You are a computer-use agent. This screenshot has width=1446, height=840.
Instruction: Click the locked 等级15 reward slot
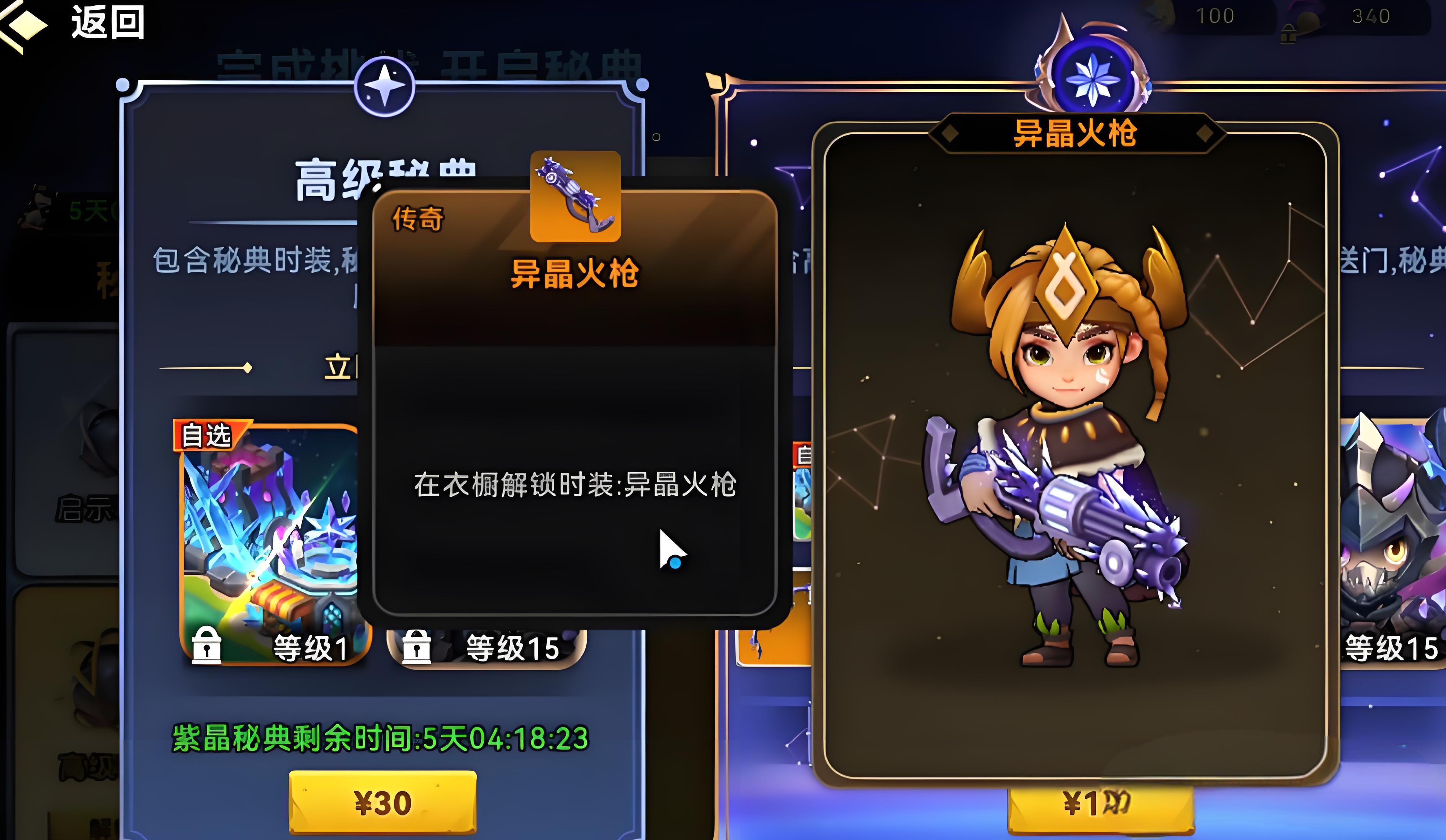click(x=487, y=648)
